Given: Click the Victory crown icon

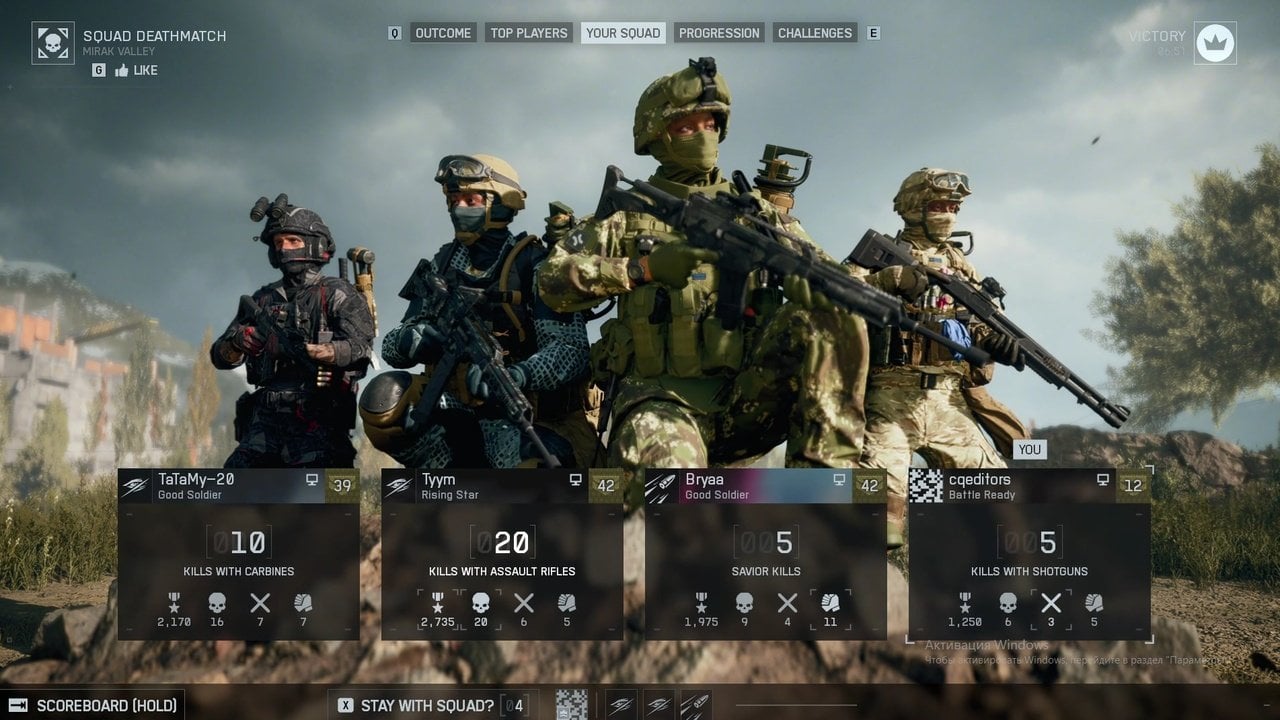Looking at the screenshot, I should (1215, 43).
